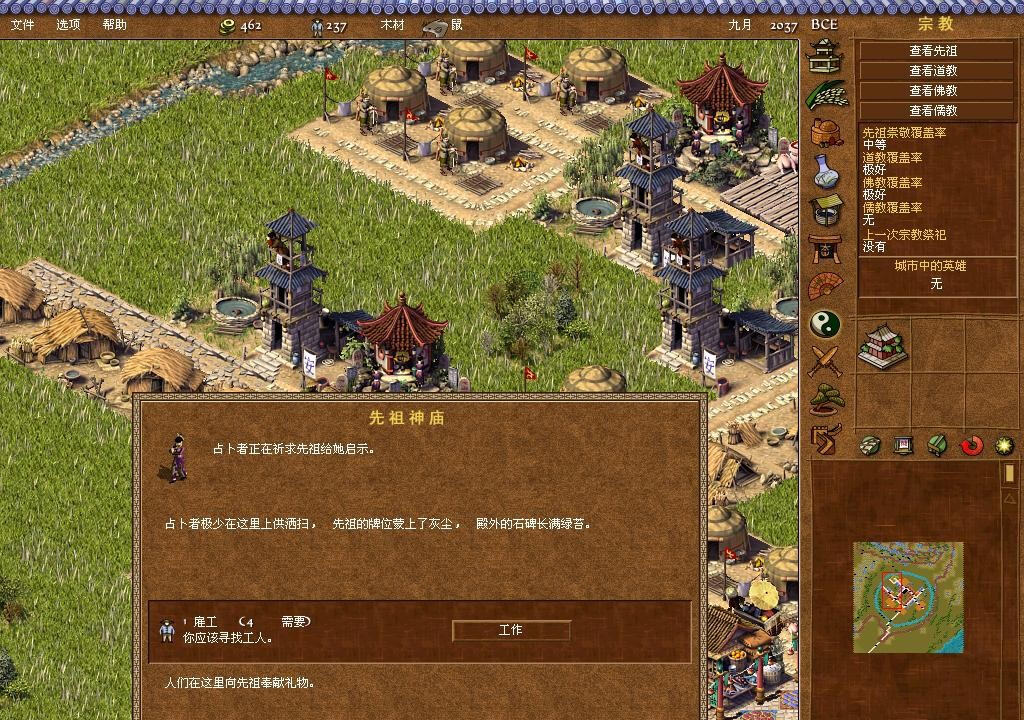Choose the blue porcelain vase icon
Viewport: 1024px width, 720px height.
point(825,170)
